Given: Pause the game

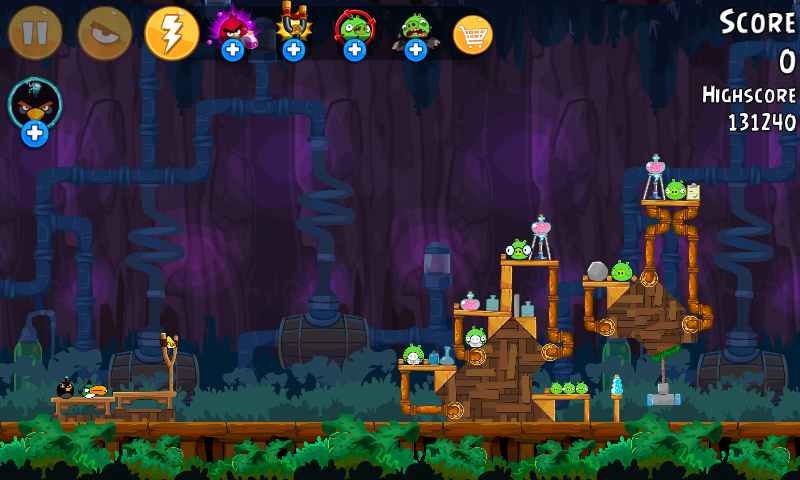Looking at the screenshot, I should [x=35, y=33].
